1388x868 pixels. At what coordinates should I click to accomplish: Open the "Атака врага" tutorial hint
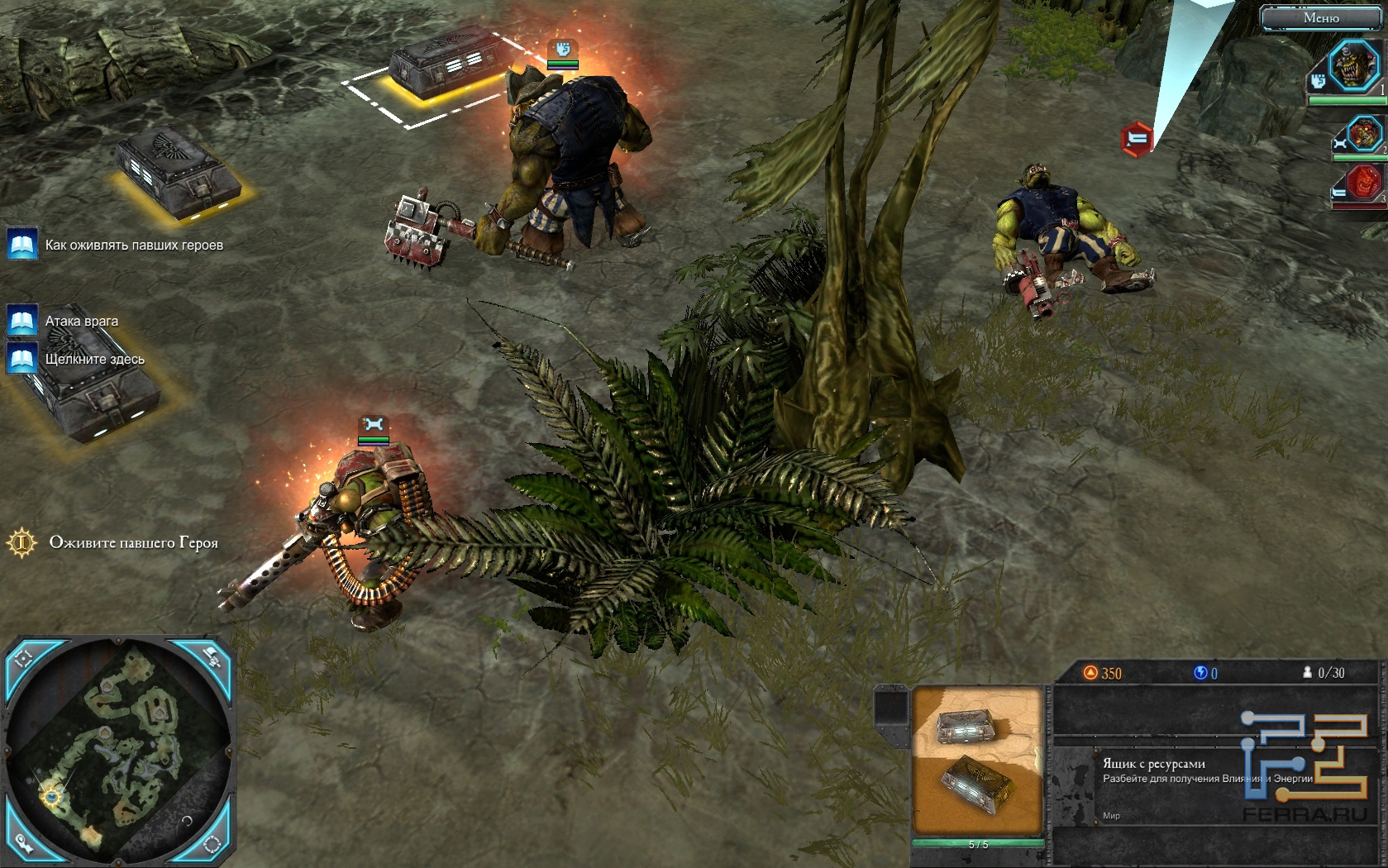tap(22, 321)
